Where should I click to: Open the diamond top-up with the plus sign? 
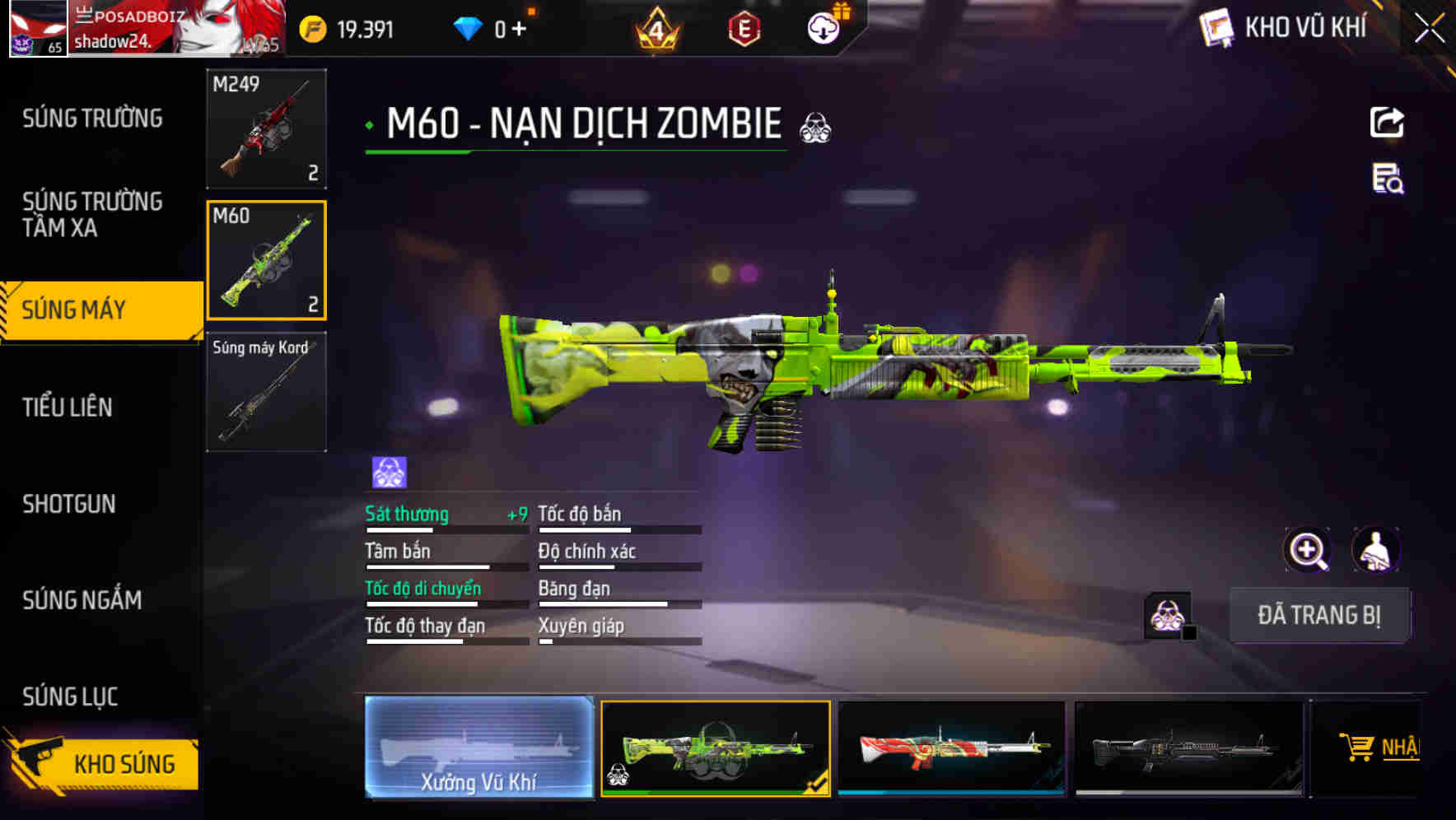click(516, 27)
